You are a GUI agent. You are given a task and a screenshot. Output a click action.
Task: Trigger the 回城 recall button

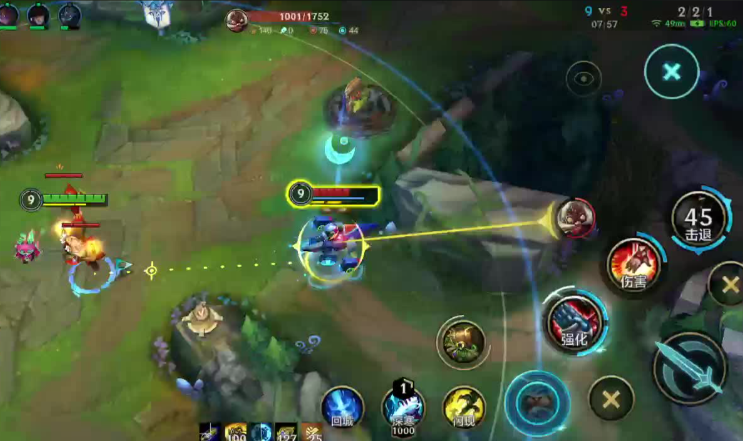pos(342,408)
